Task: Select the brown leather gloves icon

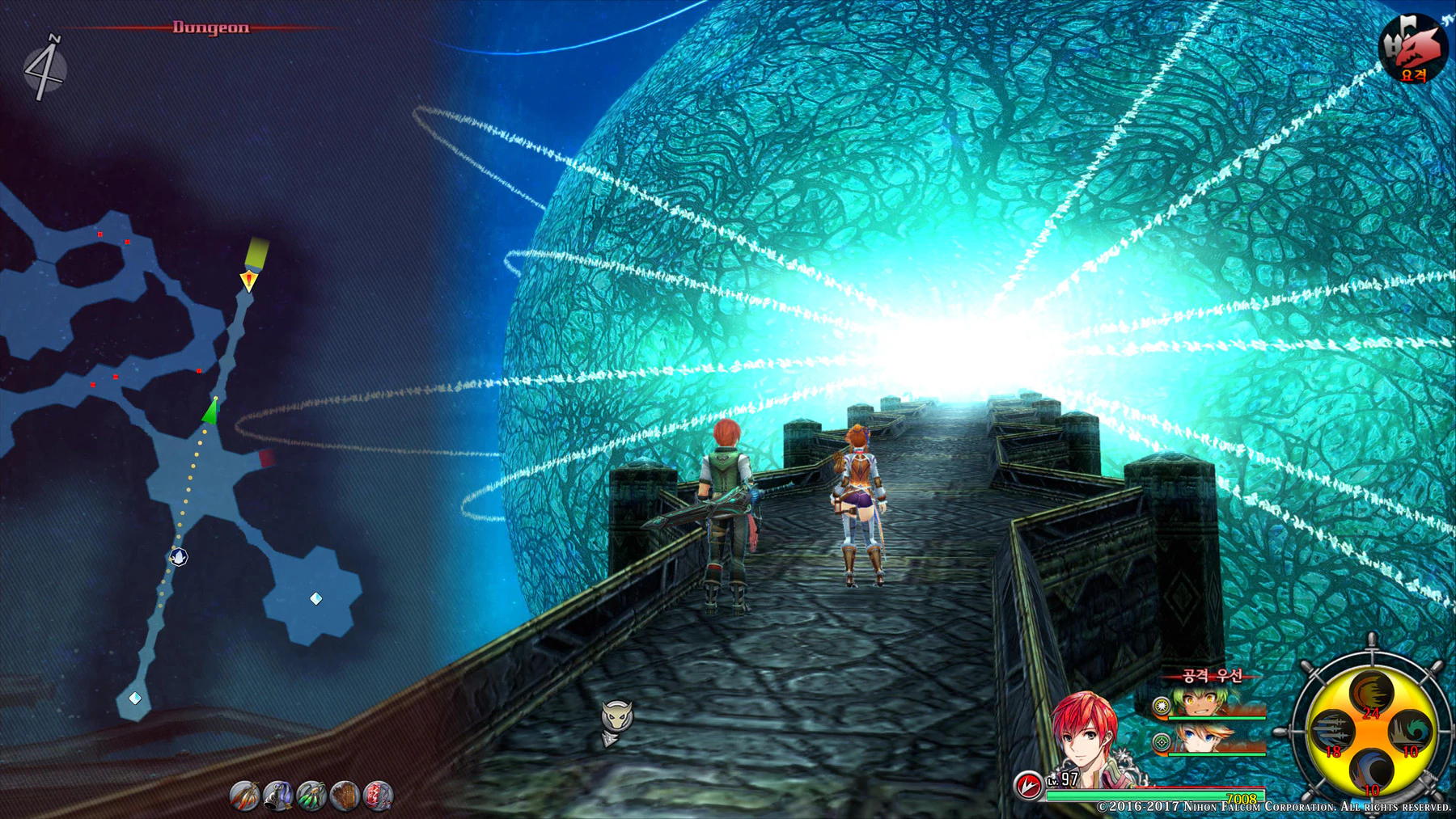Action: (345, 796)
